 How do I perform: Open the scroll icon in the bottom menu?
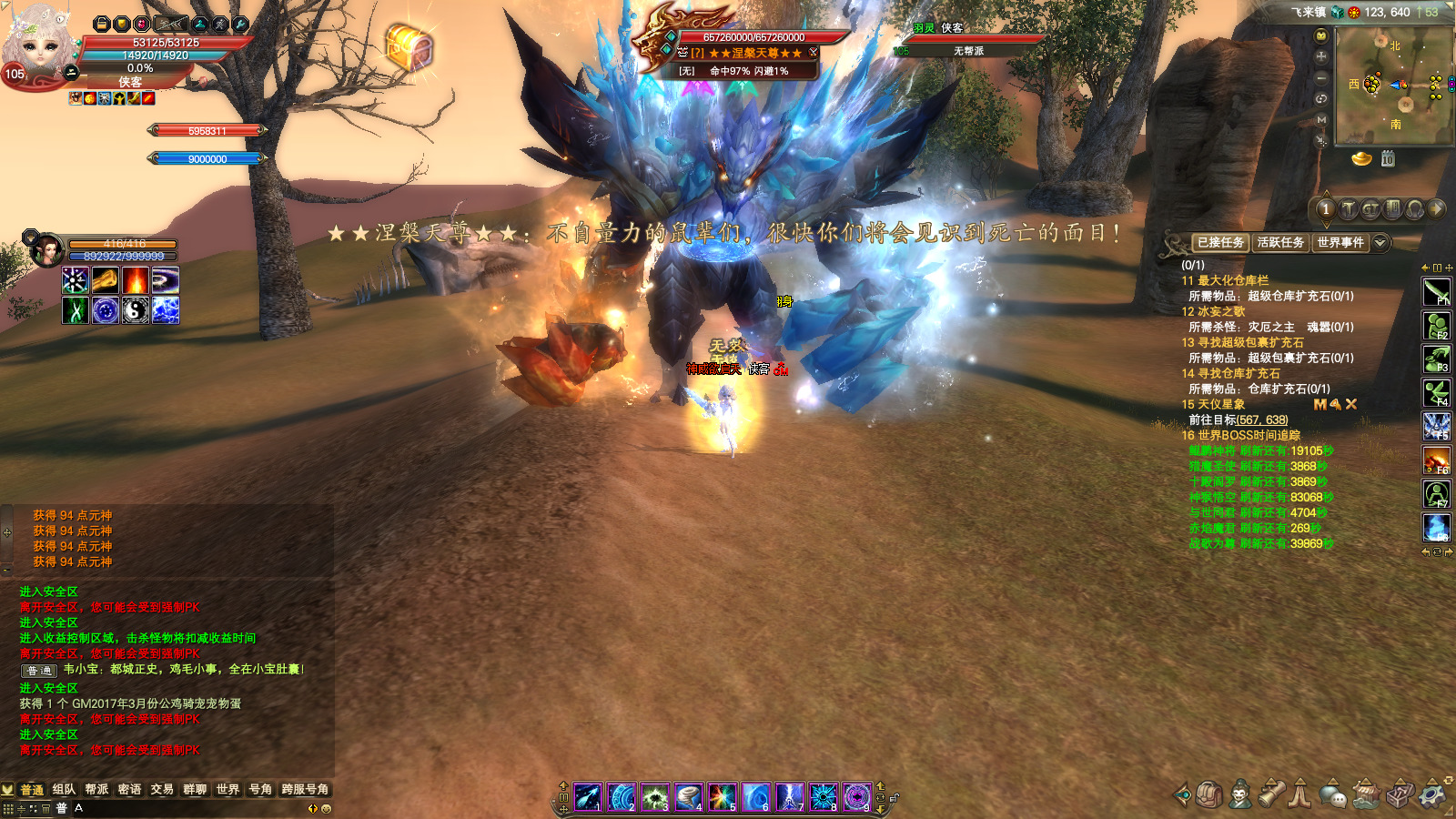point(1271,794)
